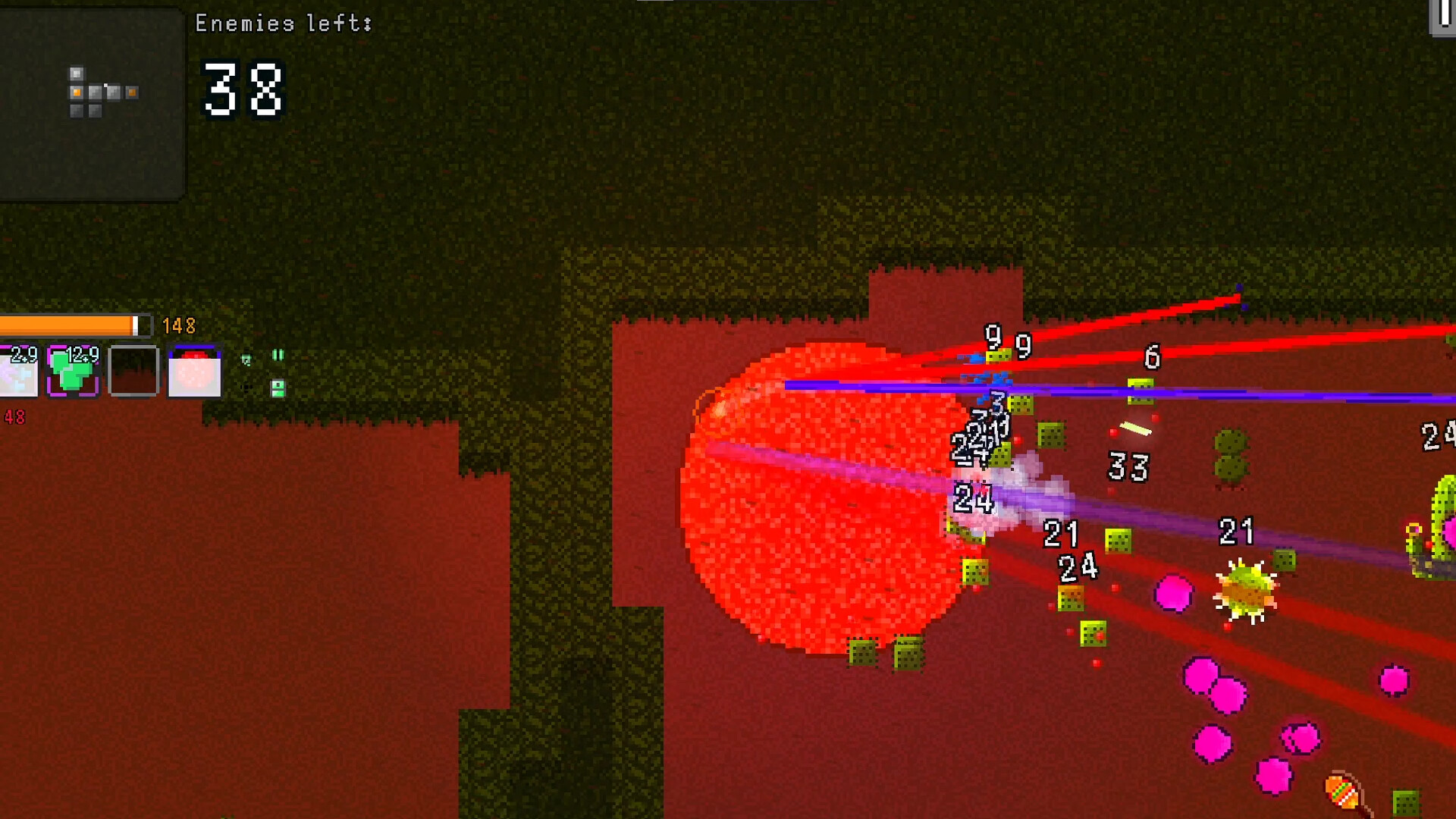The image size is (1456, 819).
Task: Click the red button item slot icon
Action: point(193,373)
